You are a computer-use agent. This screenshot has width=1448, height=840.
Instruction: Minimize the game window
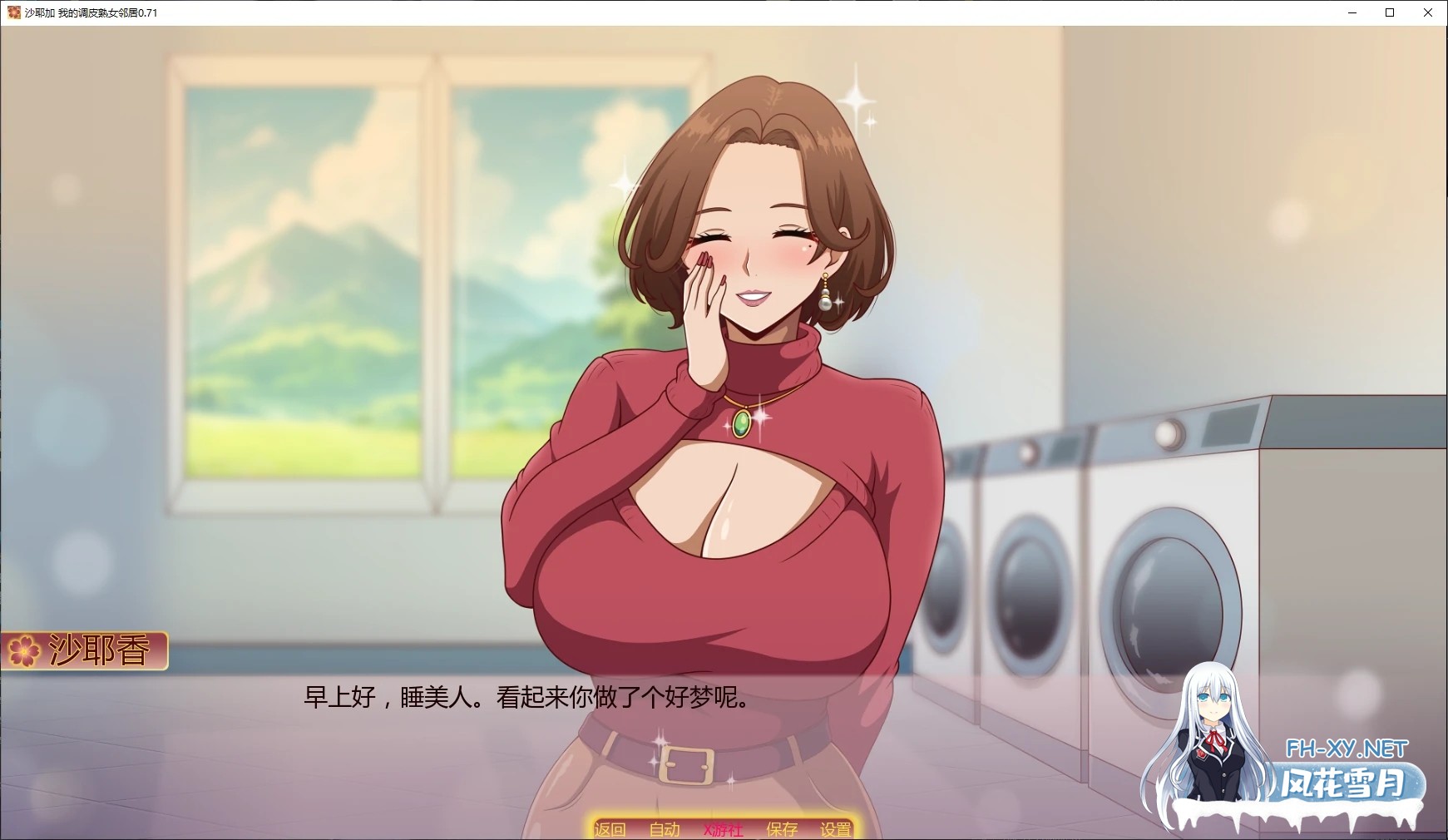point(1352,12)
